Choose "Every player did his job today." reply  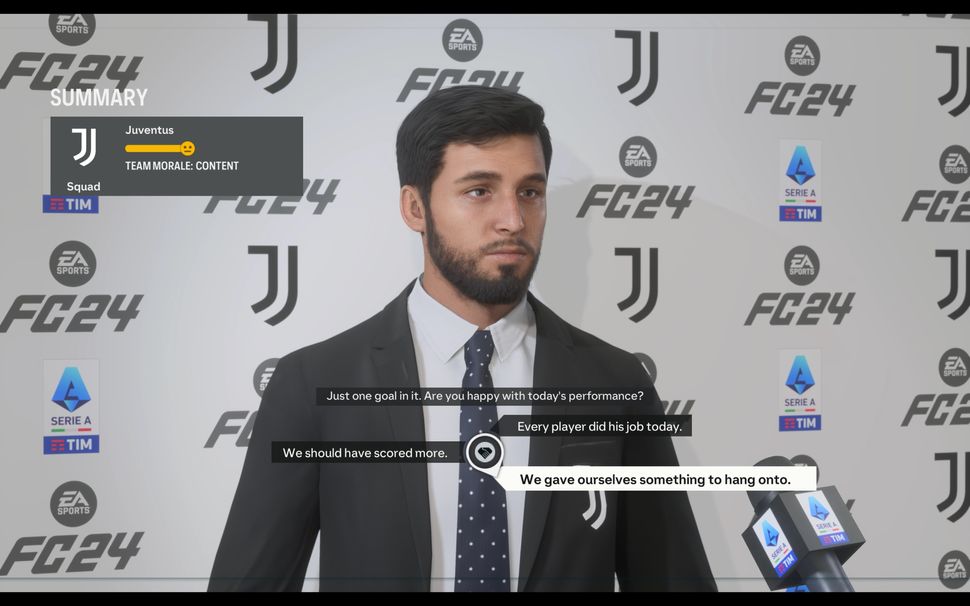(598, 427)
